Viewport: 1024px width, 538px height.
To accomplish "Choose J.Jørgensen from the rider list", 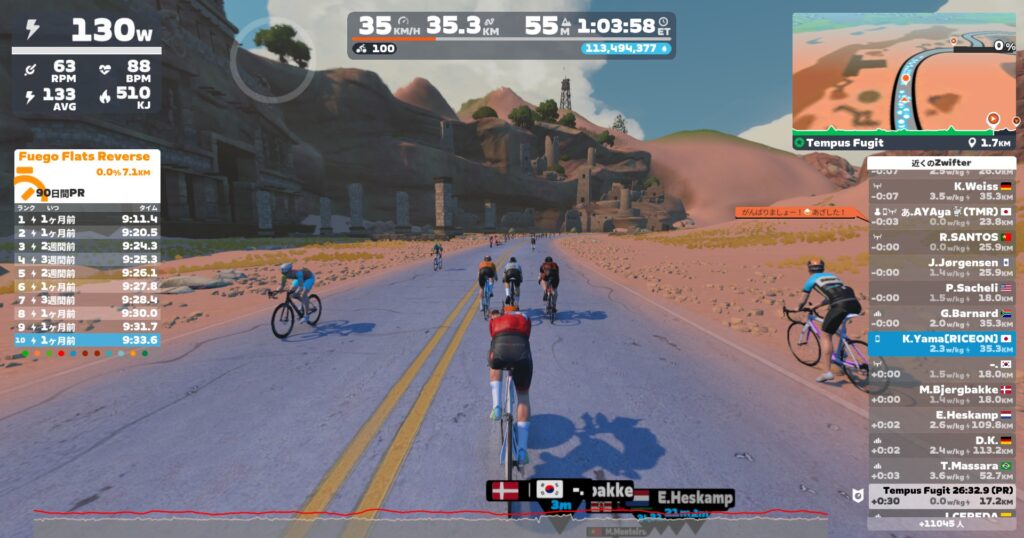I will [x=941, y=267].
